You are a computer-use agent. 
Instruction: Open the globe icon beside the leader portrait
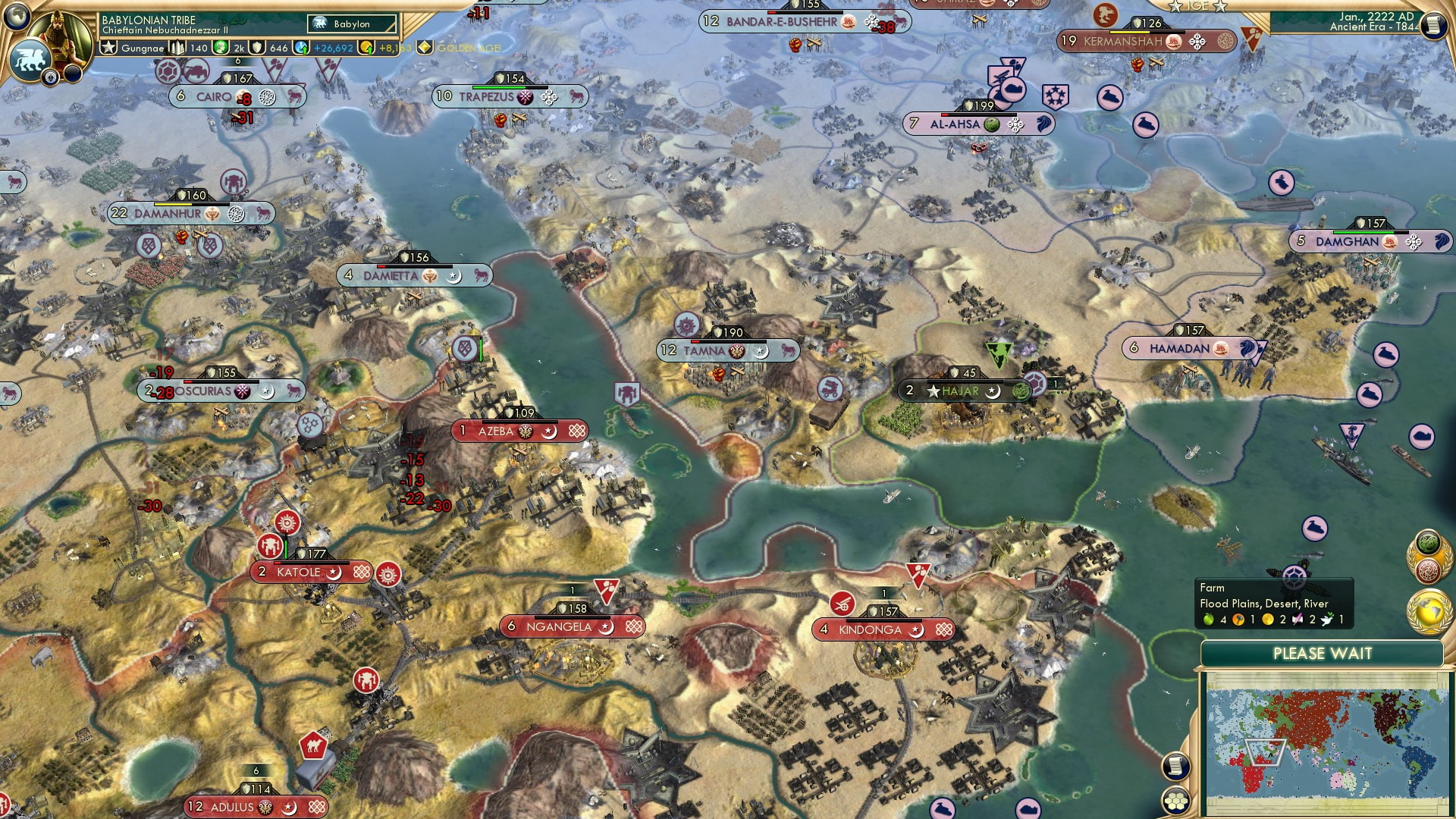(15, 15)
